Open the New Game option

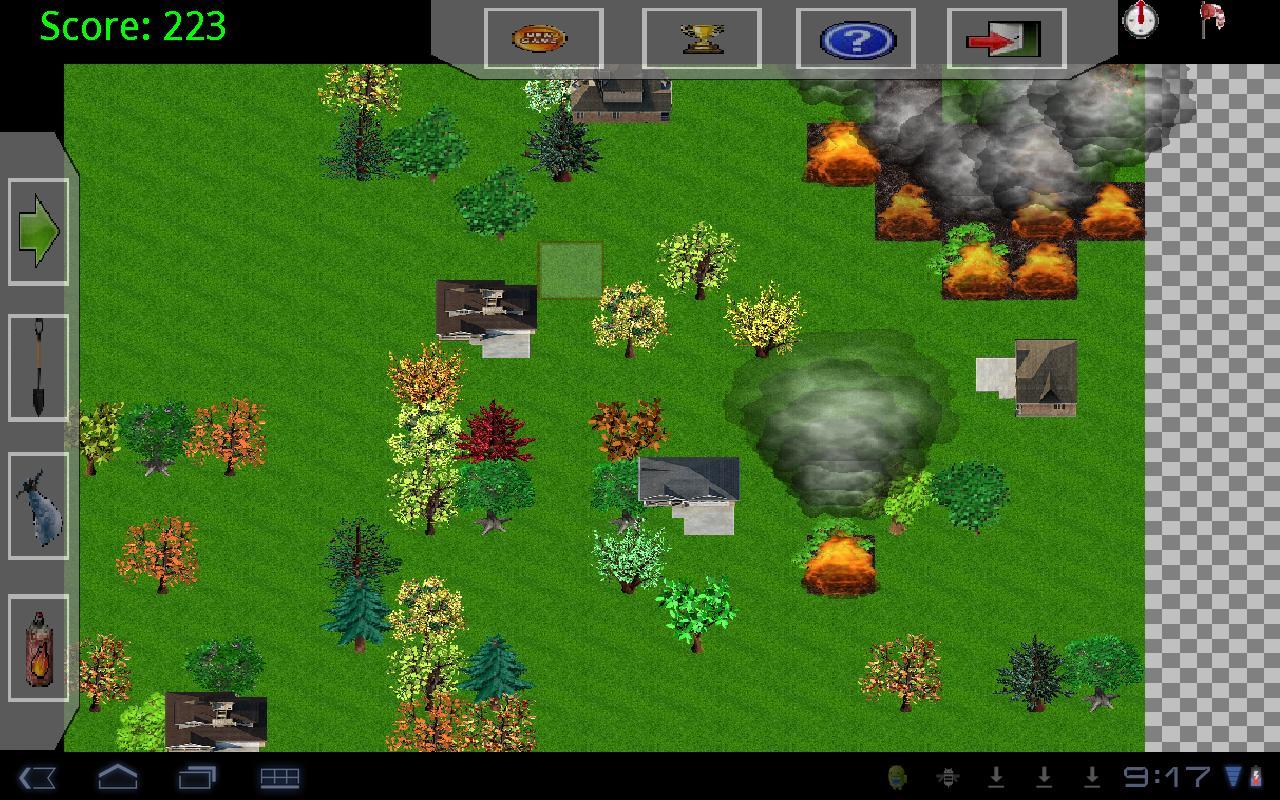click(x=540, y=38)
